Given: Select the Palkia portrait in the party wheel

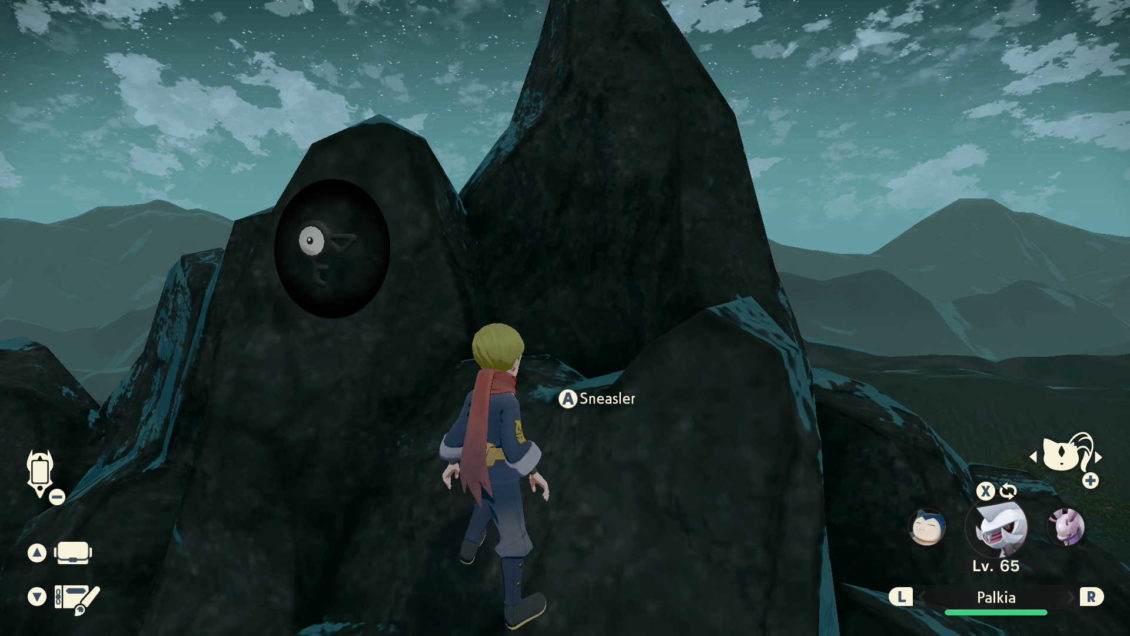Looking at the screenshot, I should (995, 528).
